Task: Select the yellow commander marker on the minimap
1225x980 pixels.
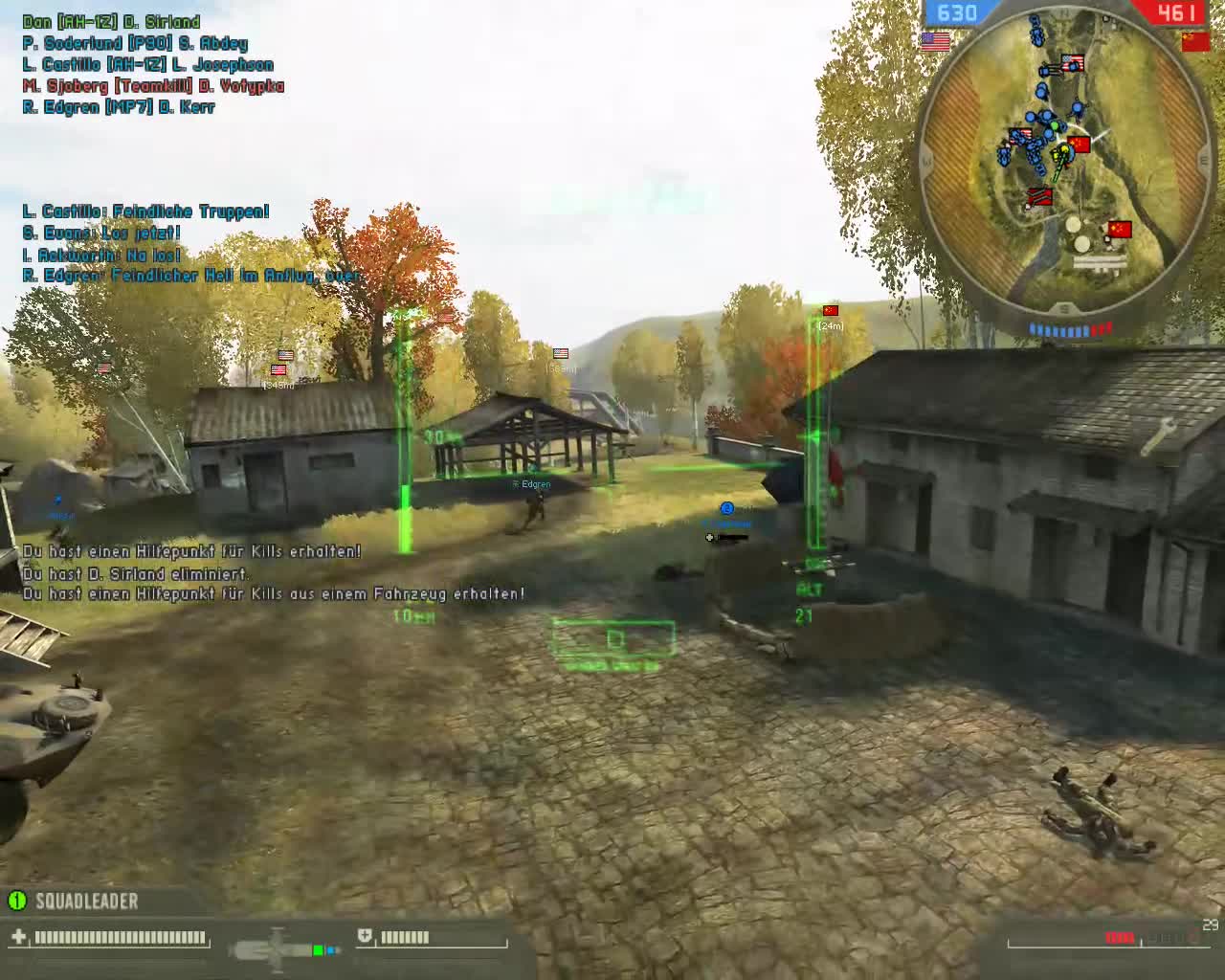Action: [x=1063, y=148]
